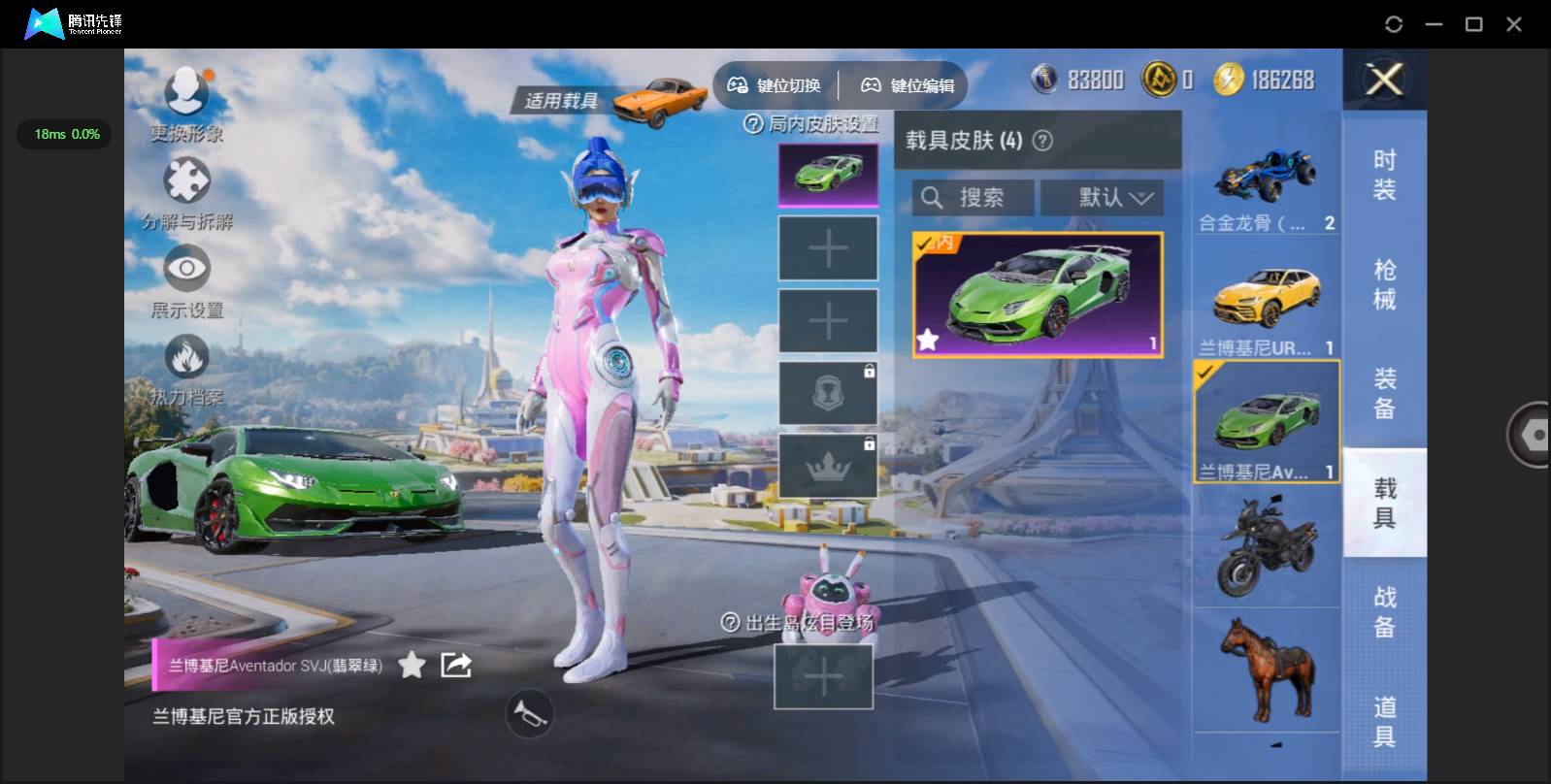Open the search field via magnifier icon
1551x784 pixels.
(x=934, y=198)
